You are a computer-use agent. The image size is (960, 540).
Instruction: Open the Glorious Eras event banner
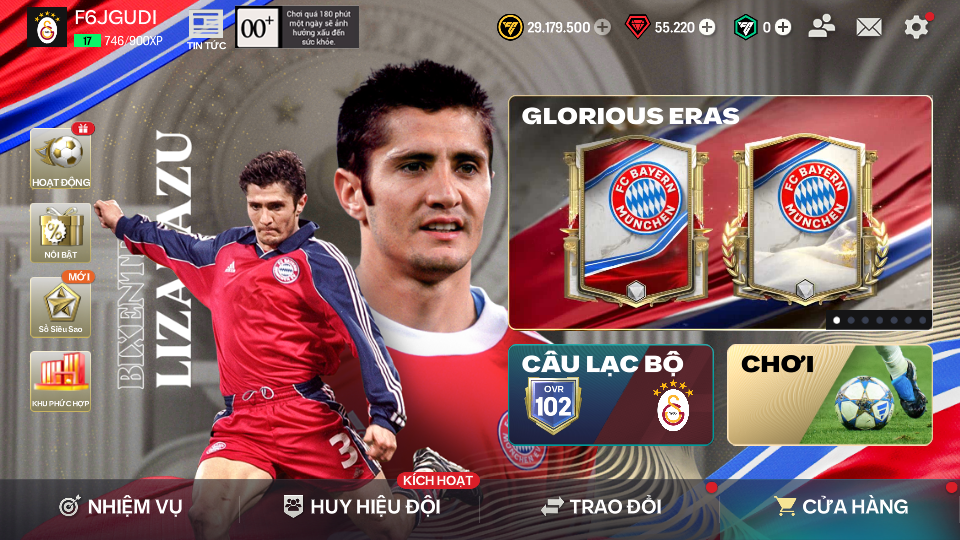point(720,212)
